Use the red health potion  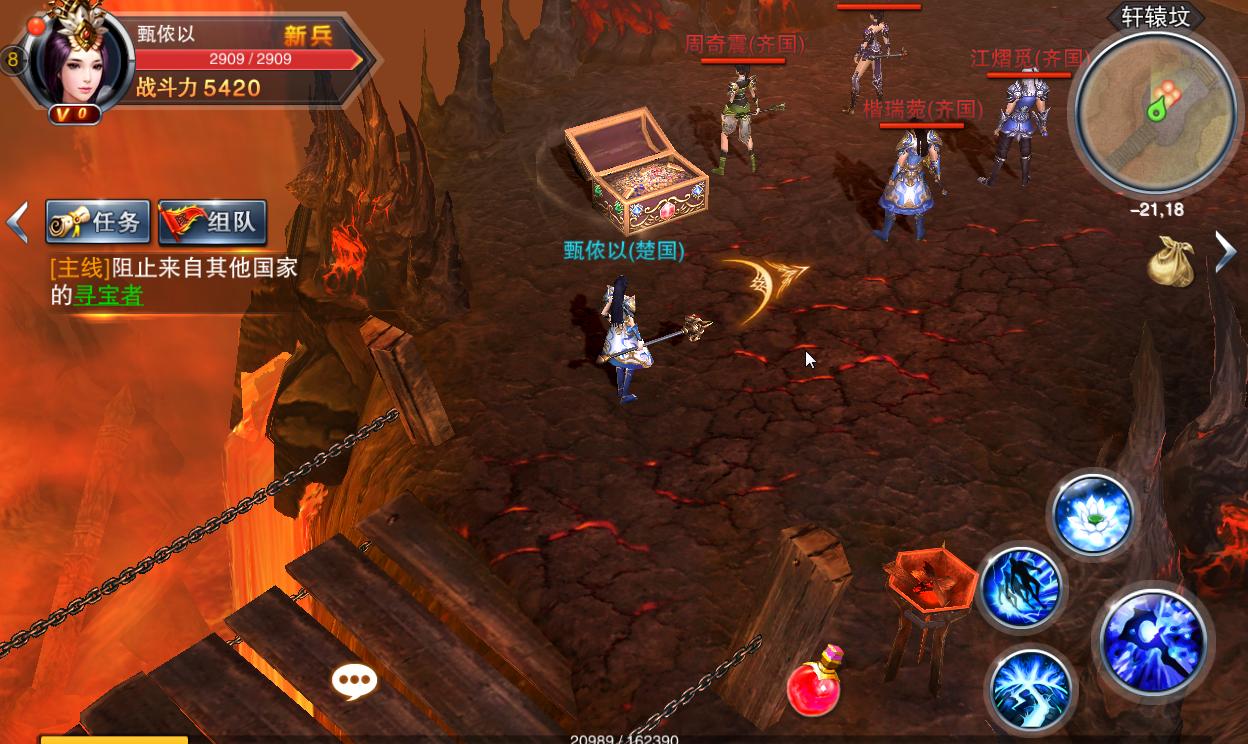click(813, 683)
